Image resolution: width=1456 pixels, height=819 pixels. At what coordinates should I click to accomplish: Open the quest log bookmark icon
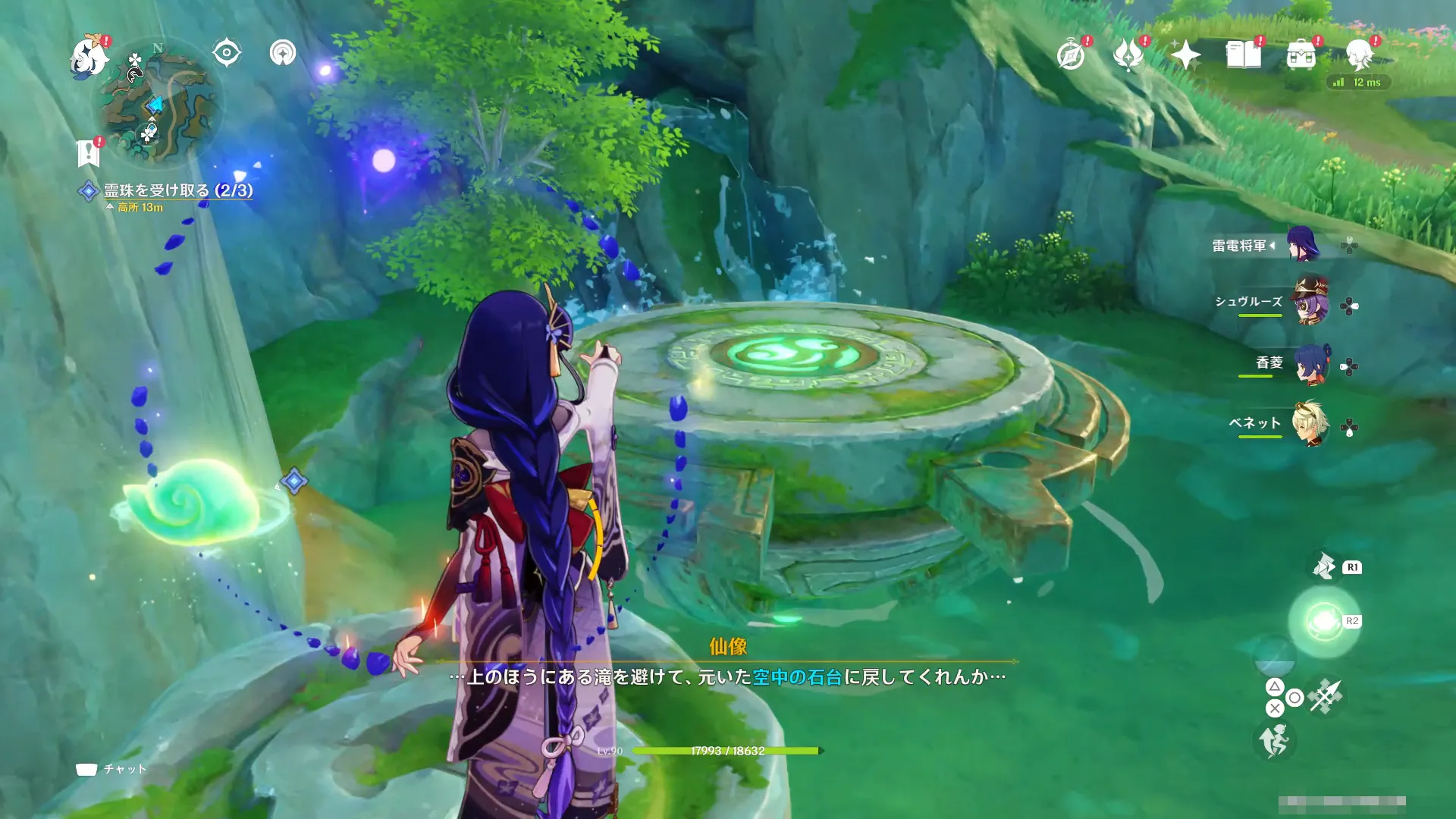pos(89,152)
